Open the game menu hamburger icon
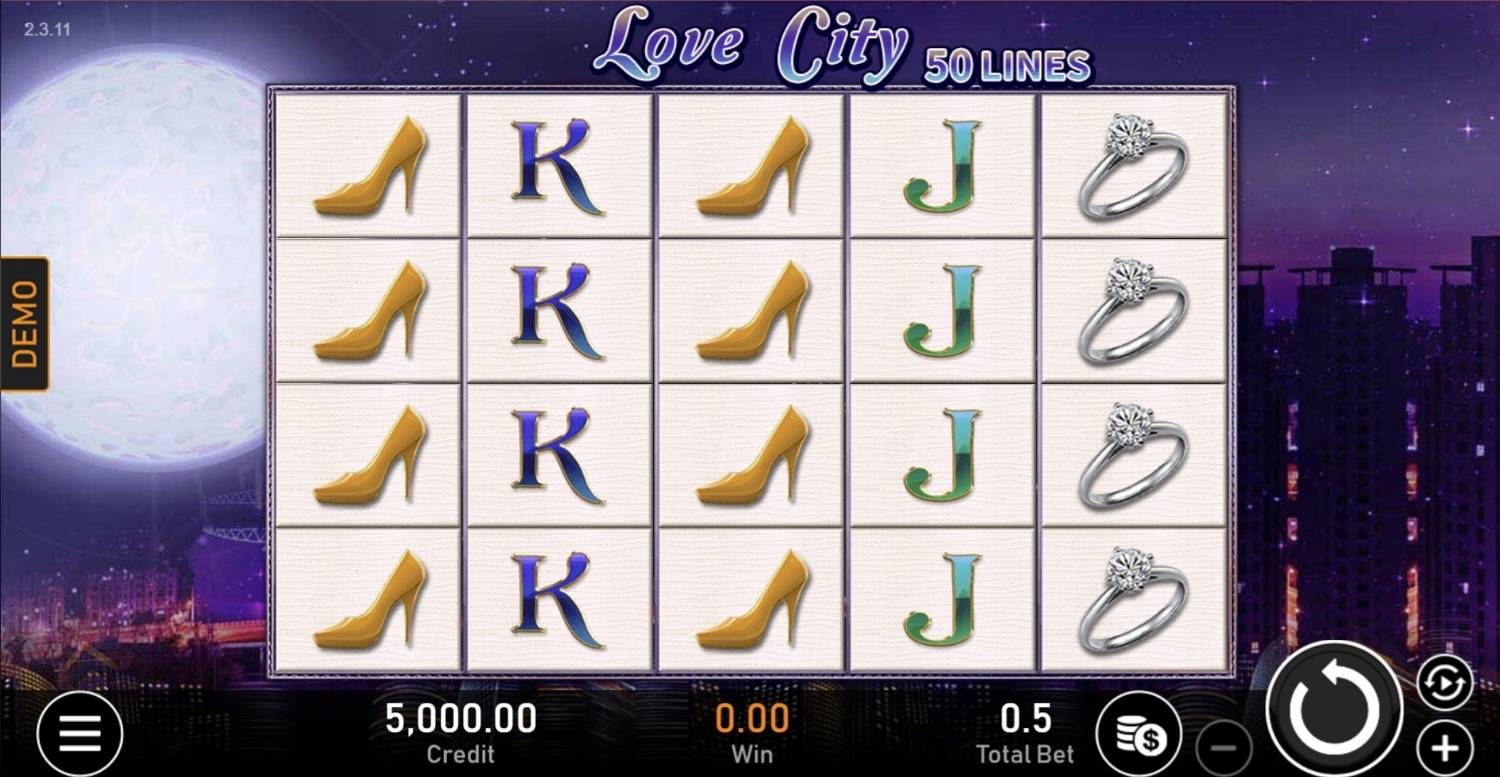Screen dimensions: 1500x777 [x=80, y=732]
